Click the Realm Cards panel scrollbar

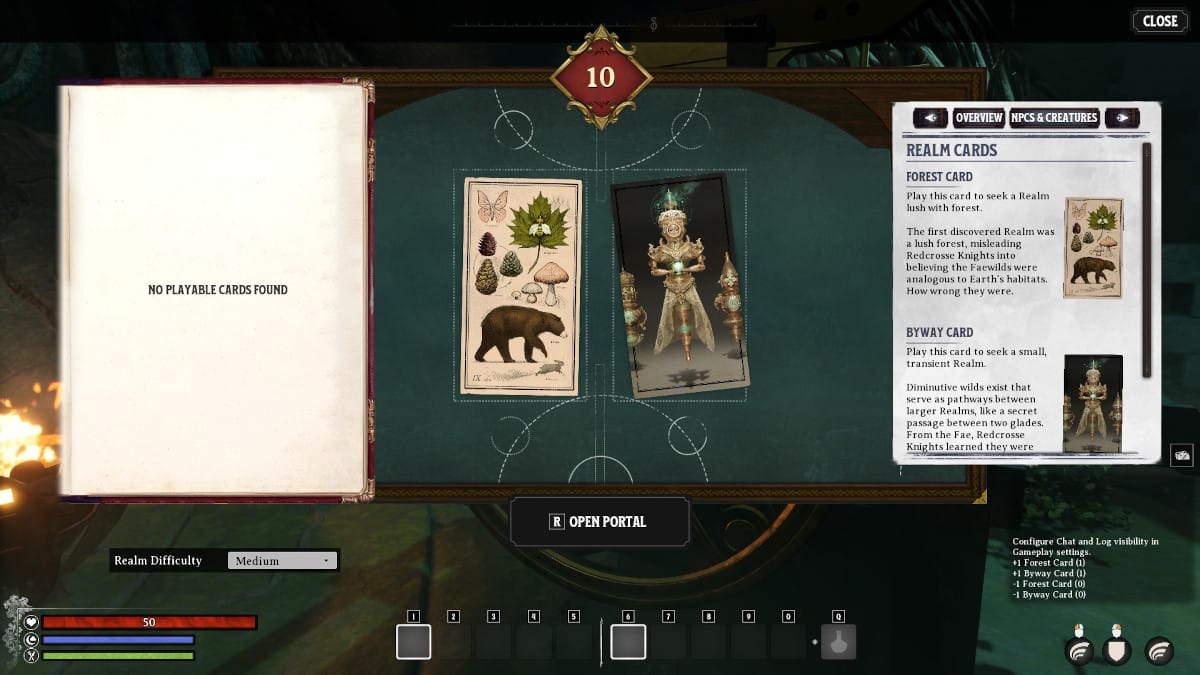click(x=1146, y=260)
